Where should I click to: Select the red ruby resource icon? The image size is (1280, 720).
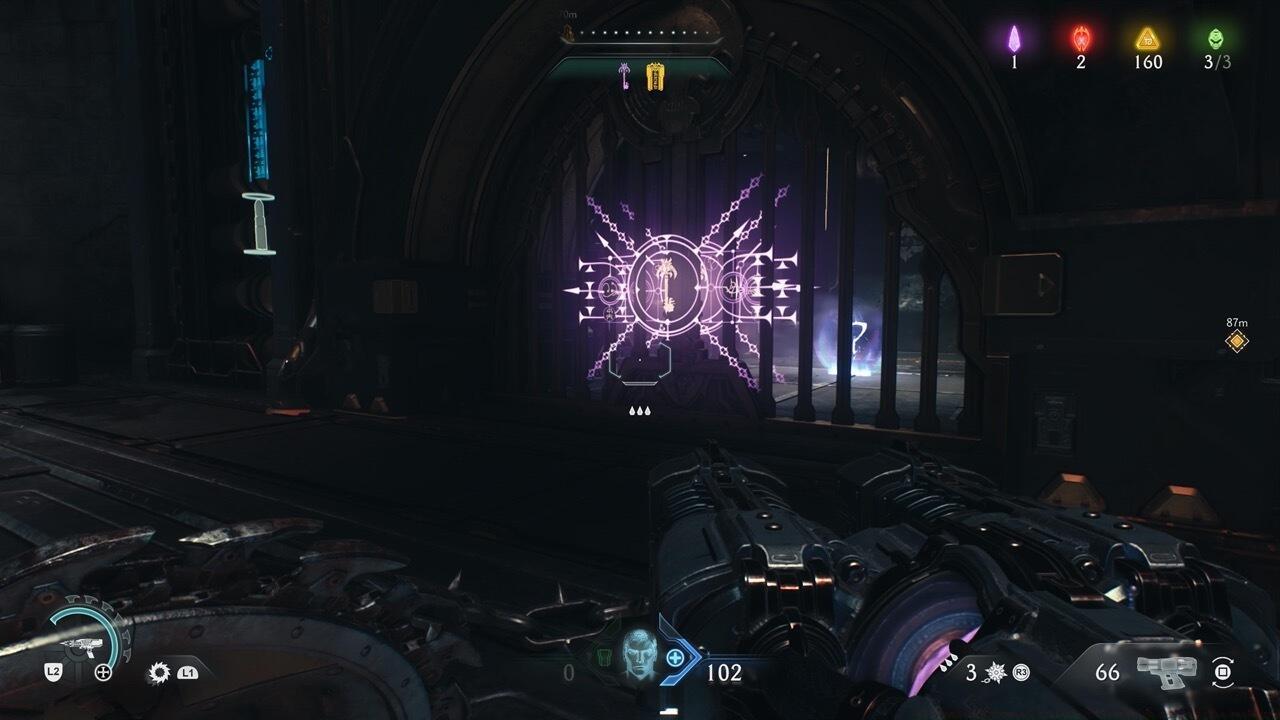pos(1081,39)
